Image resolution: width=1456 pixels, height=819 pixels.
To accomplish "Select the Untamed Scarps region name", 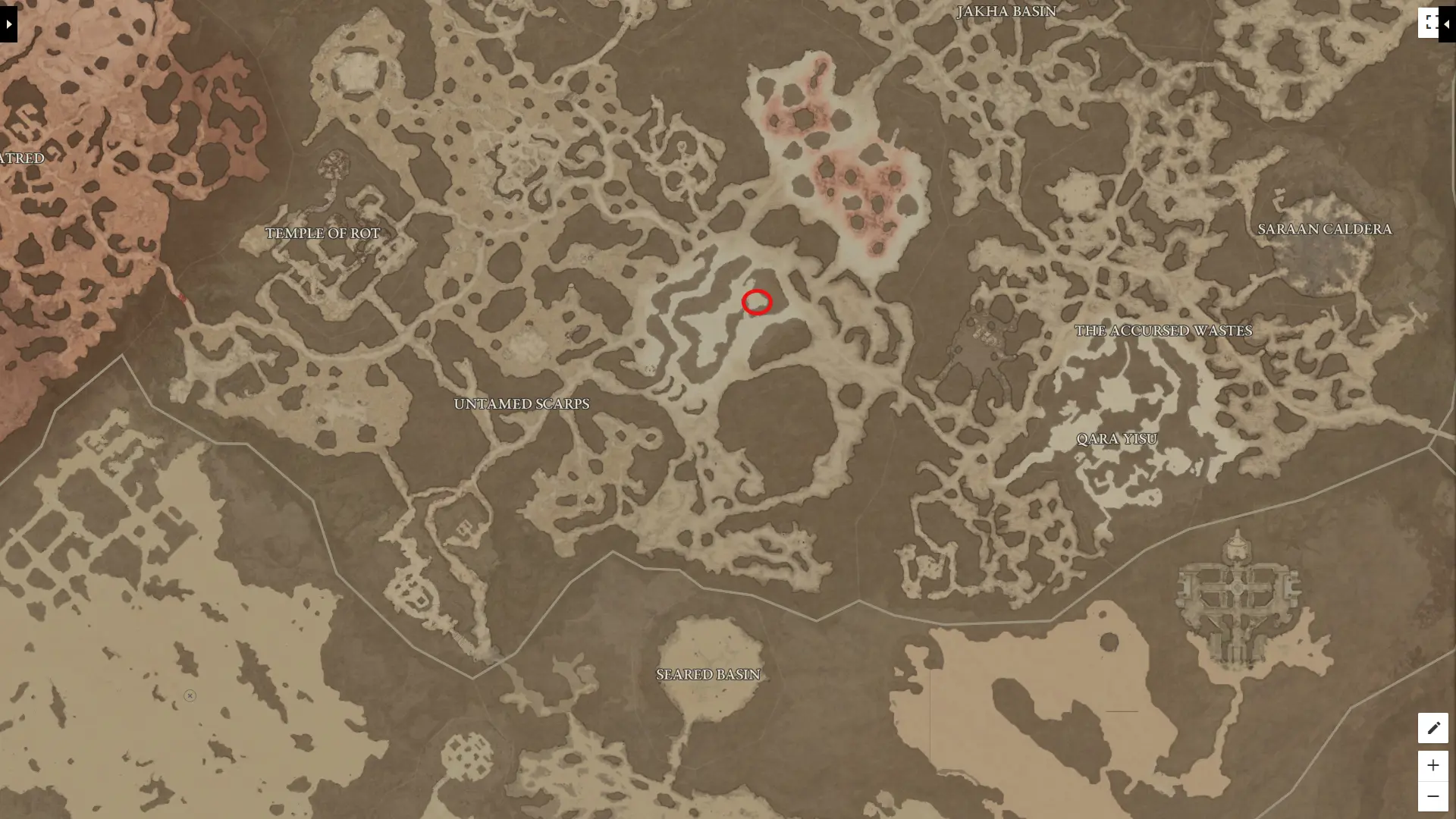I will tap(522, 403).
